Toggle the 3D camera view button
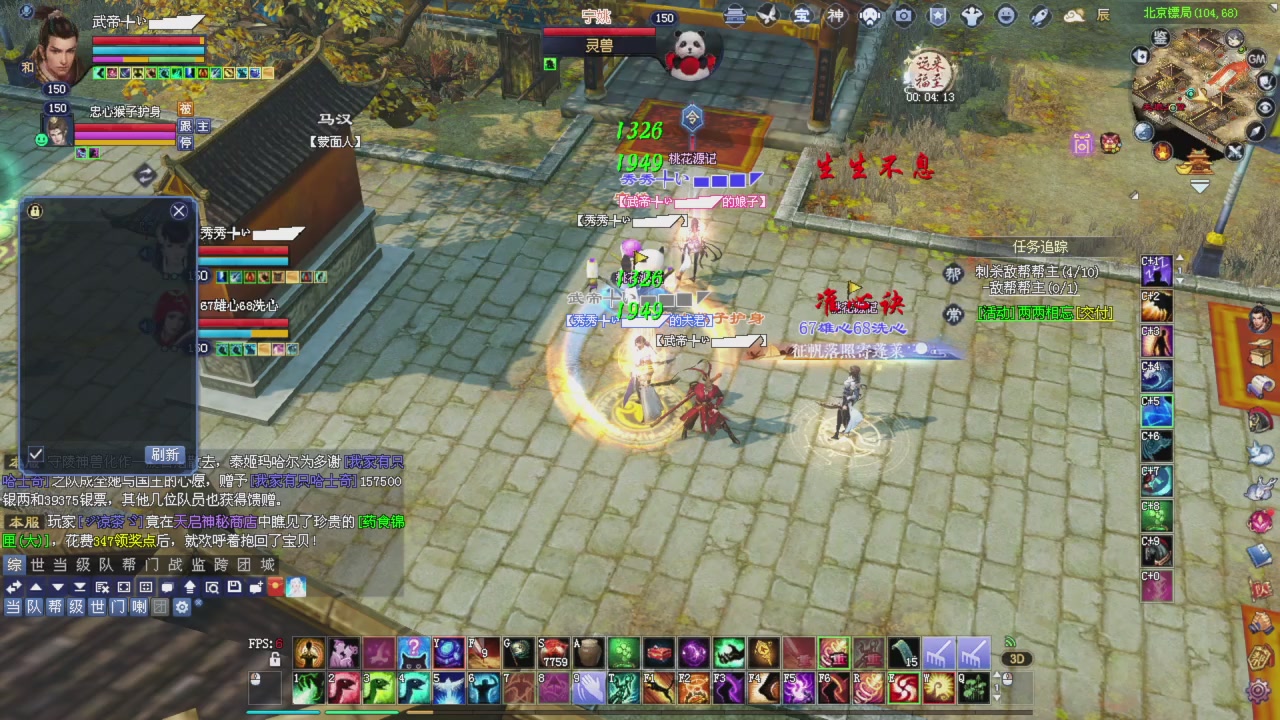The image size is (1280, 720). [1017, 659]
